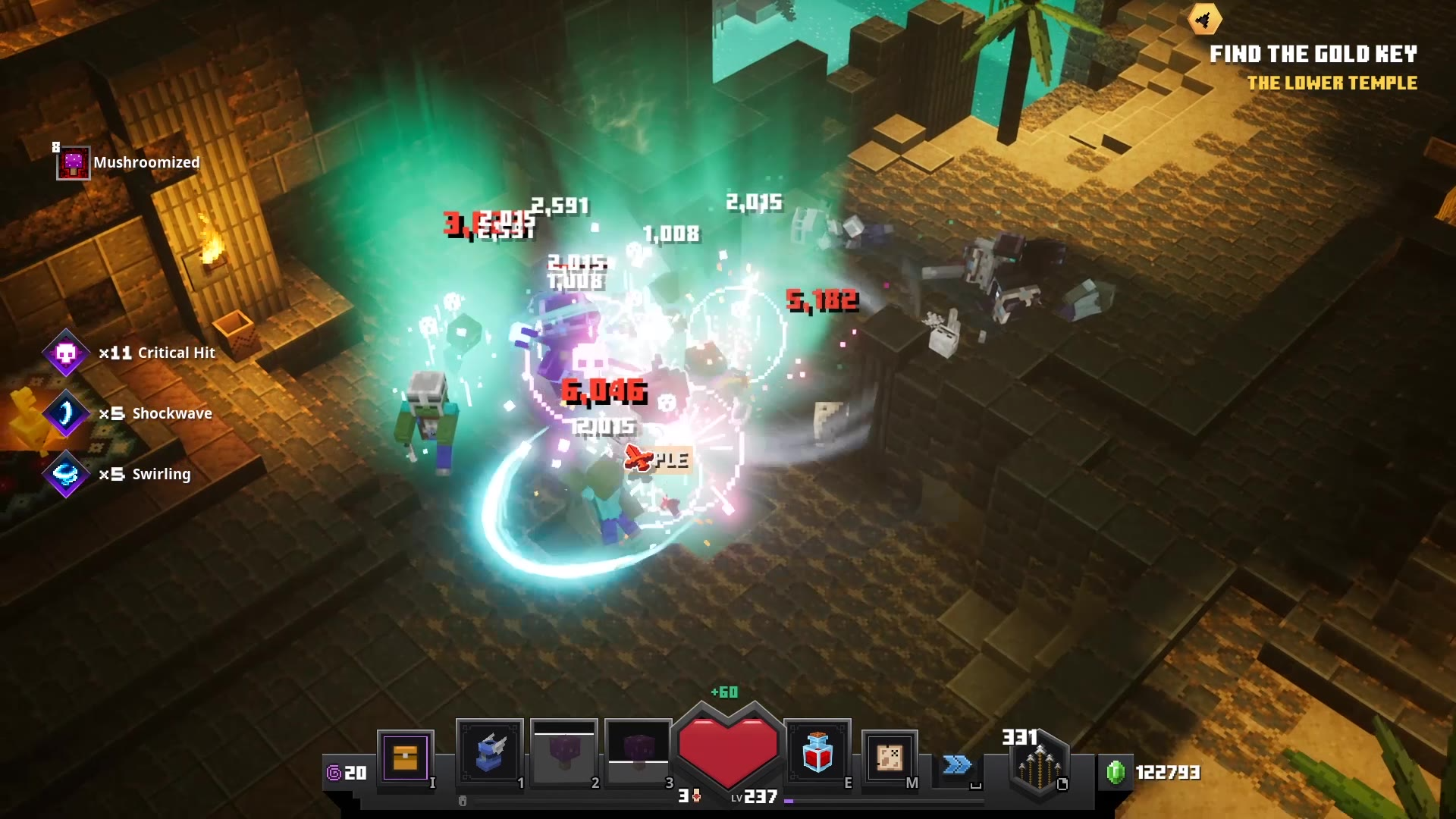Viewport: 1456px width, 819px height.
Task: Use the mushroom artifact in slot 2
Action: [563, 754]
